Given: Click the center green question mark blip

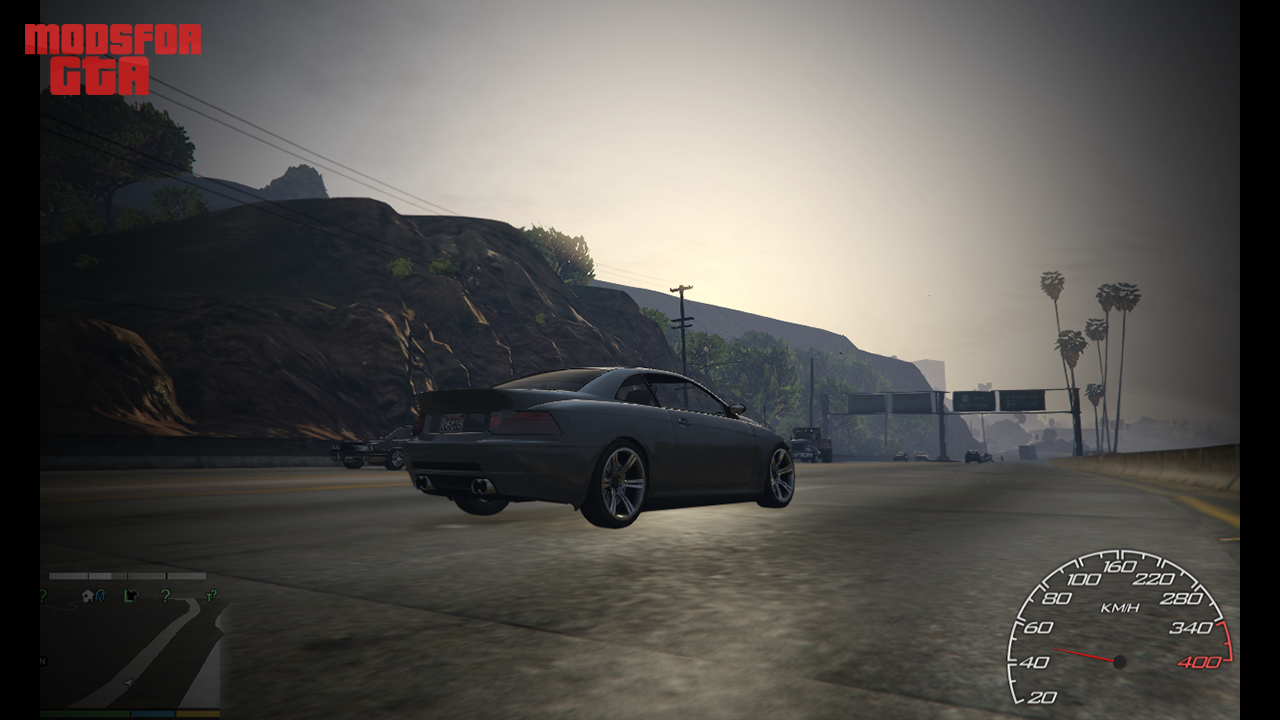Looking at the screenshot, I should tap(165, 597).
